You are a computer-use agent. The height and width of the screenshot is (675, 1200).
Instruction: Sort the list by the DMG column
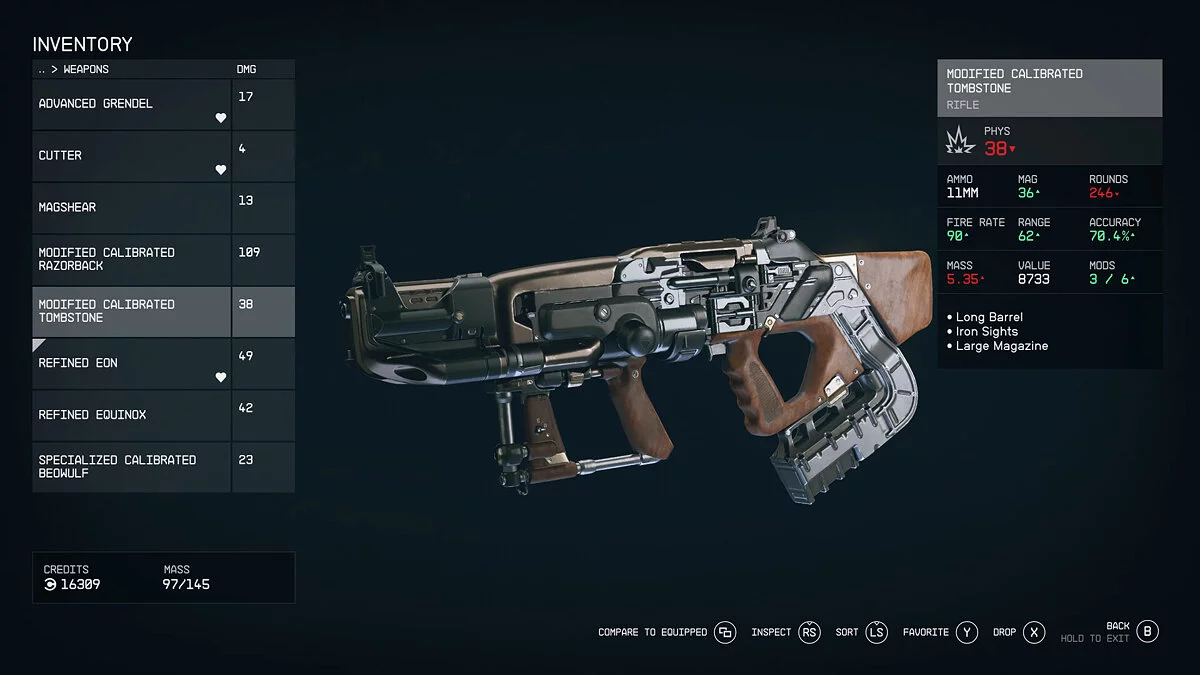(246, 70)
